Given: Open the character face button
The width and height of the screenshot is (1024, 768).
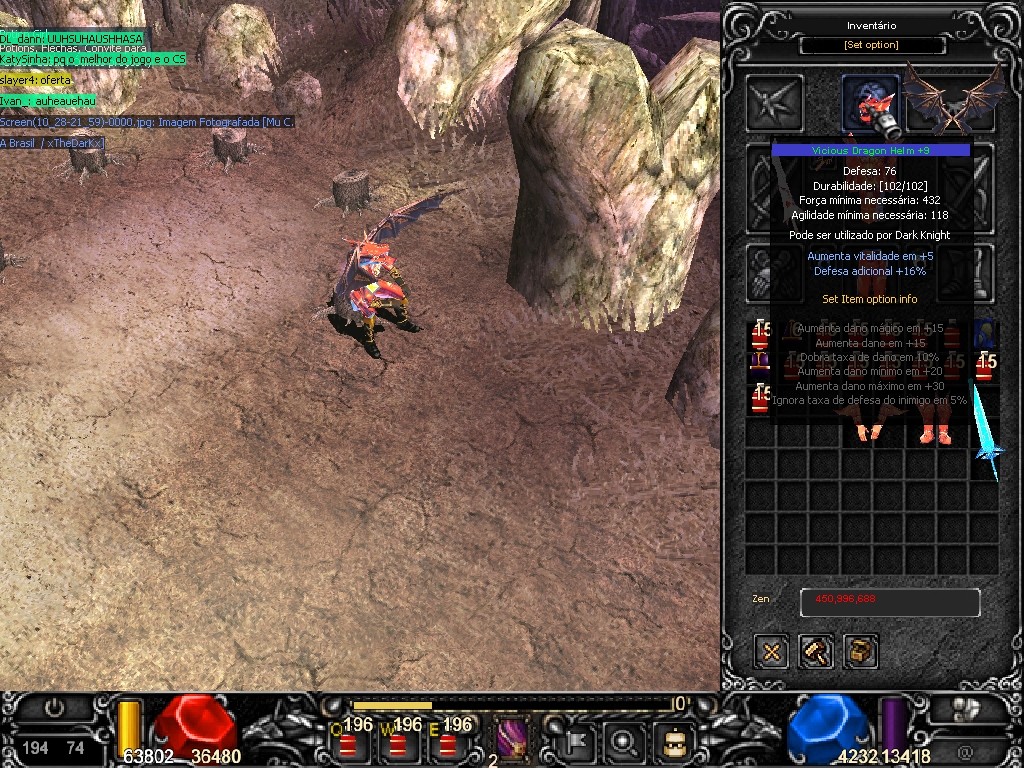Looking at the screenshot, I should pos(674,742).
